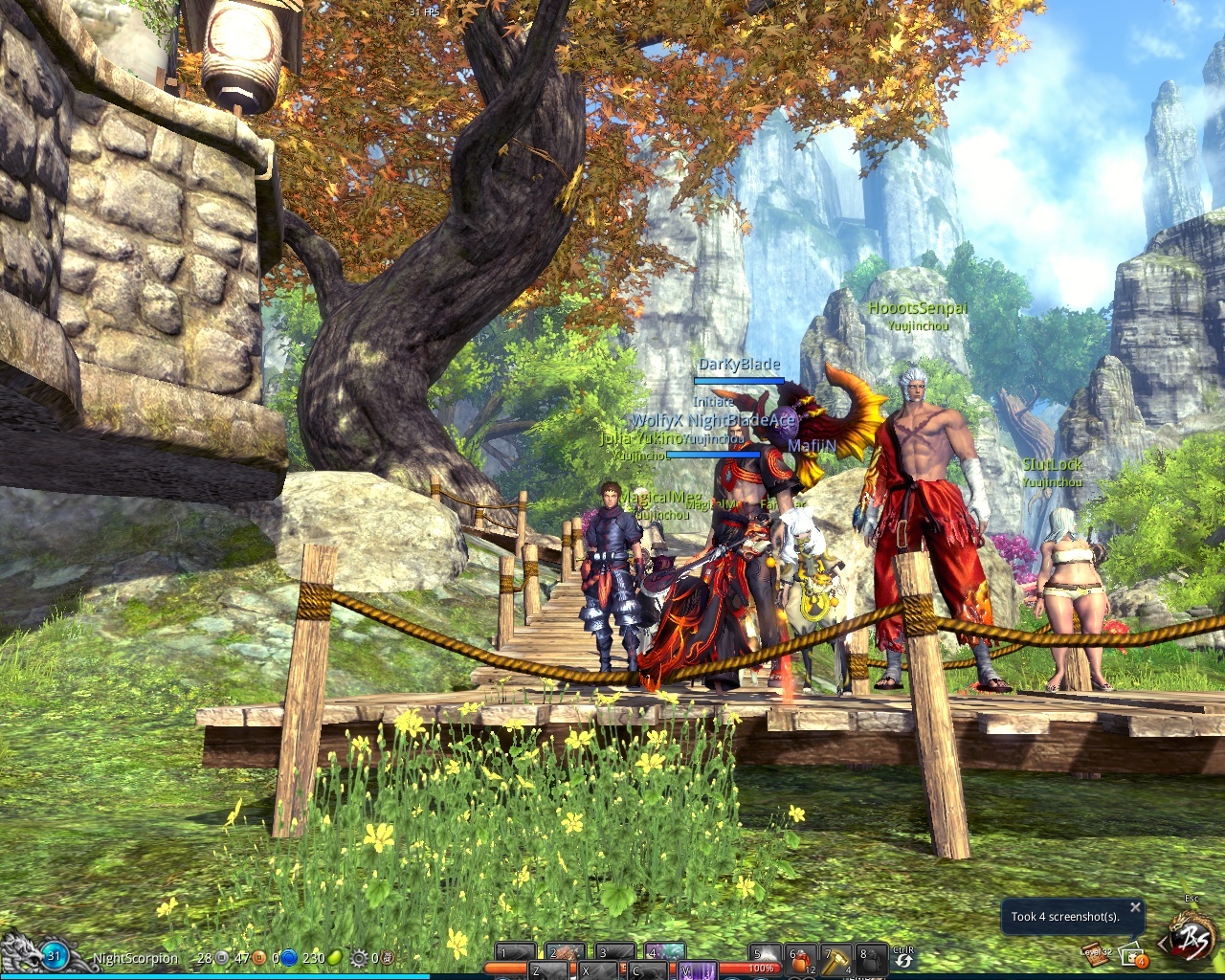Expand the arrow beside the B&S emblem
This screenshot has width=1225, height=980.
pos(1163,945)
